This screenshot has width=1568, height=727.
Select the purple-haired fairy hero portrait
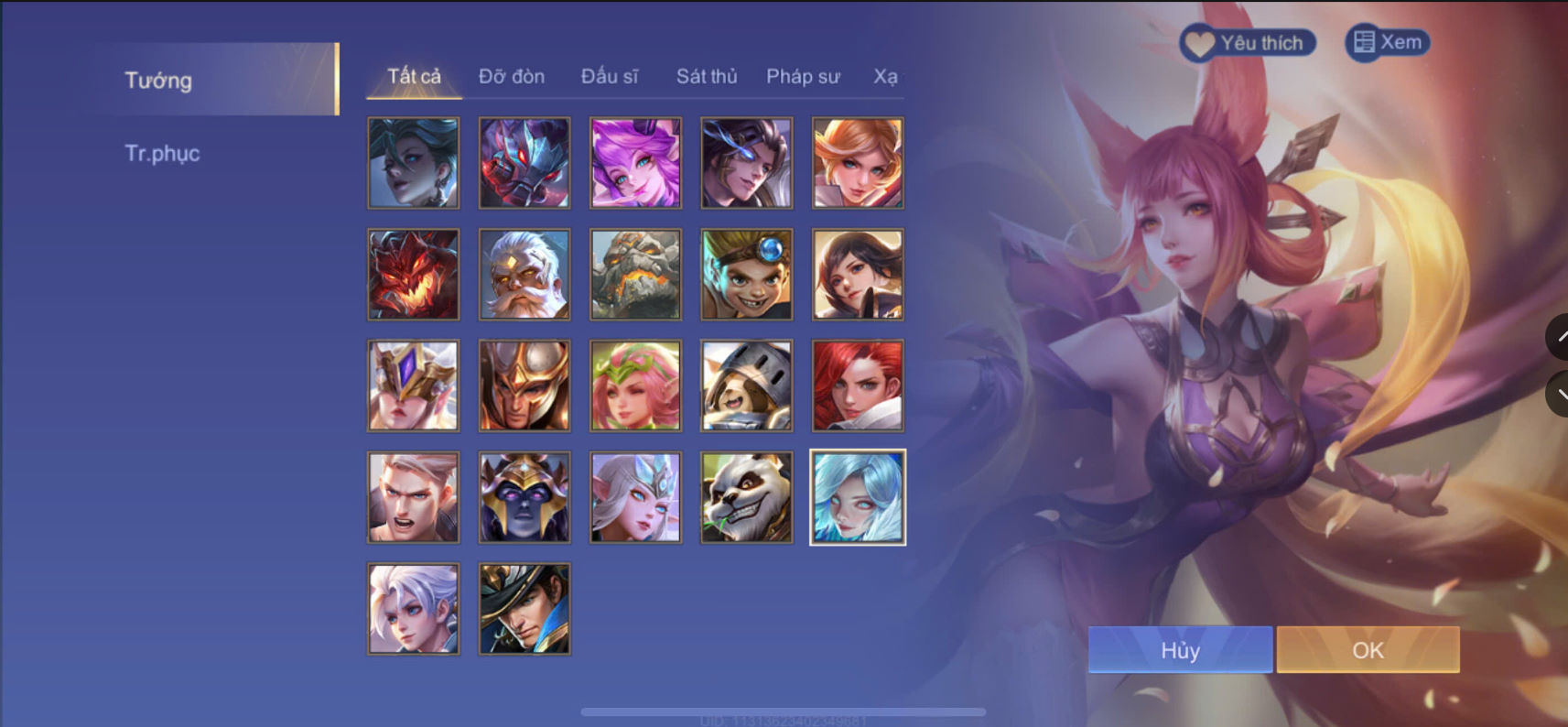(634, 163)
